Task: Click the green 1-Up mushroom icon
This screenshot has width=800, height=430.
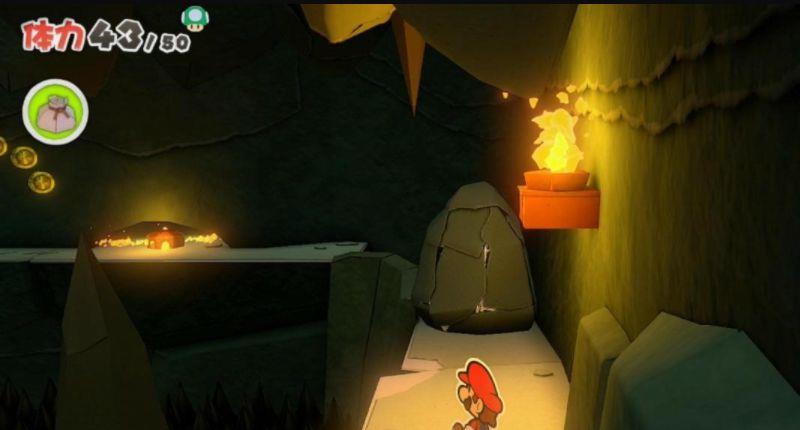Action: [x=193, y=18]
